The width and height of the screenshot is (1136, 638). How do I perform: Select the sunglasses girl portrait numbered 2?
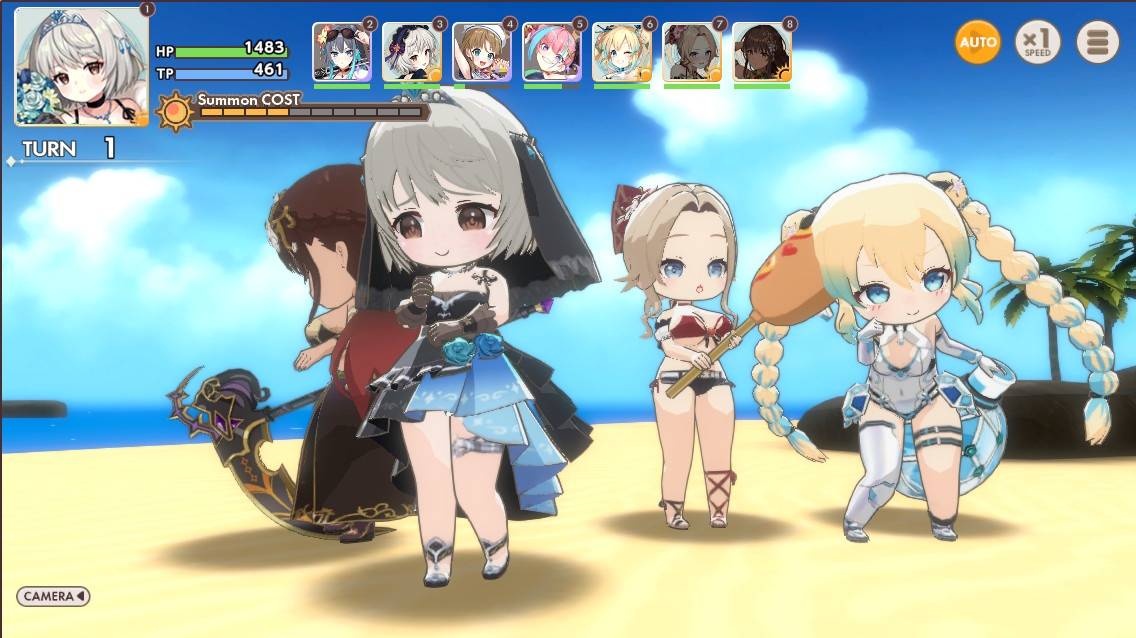(x=341, y=52)
